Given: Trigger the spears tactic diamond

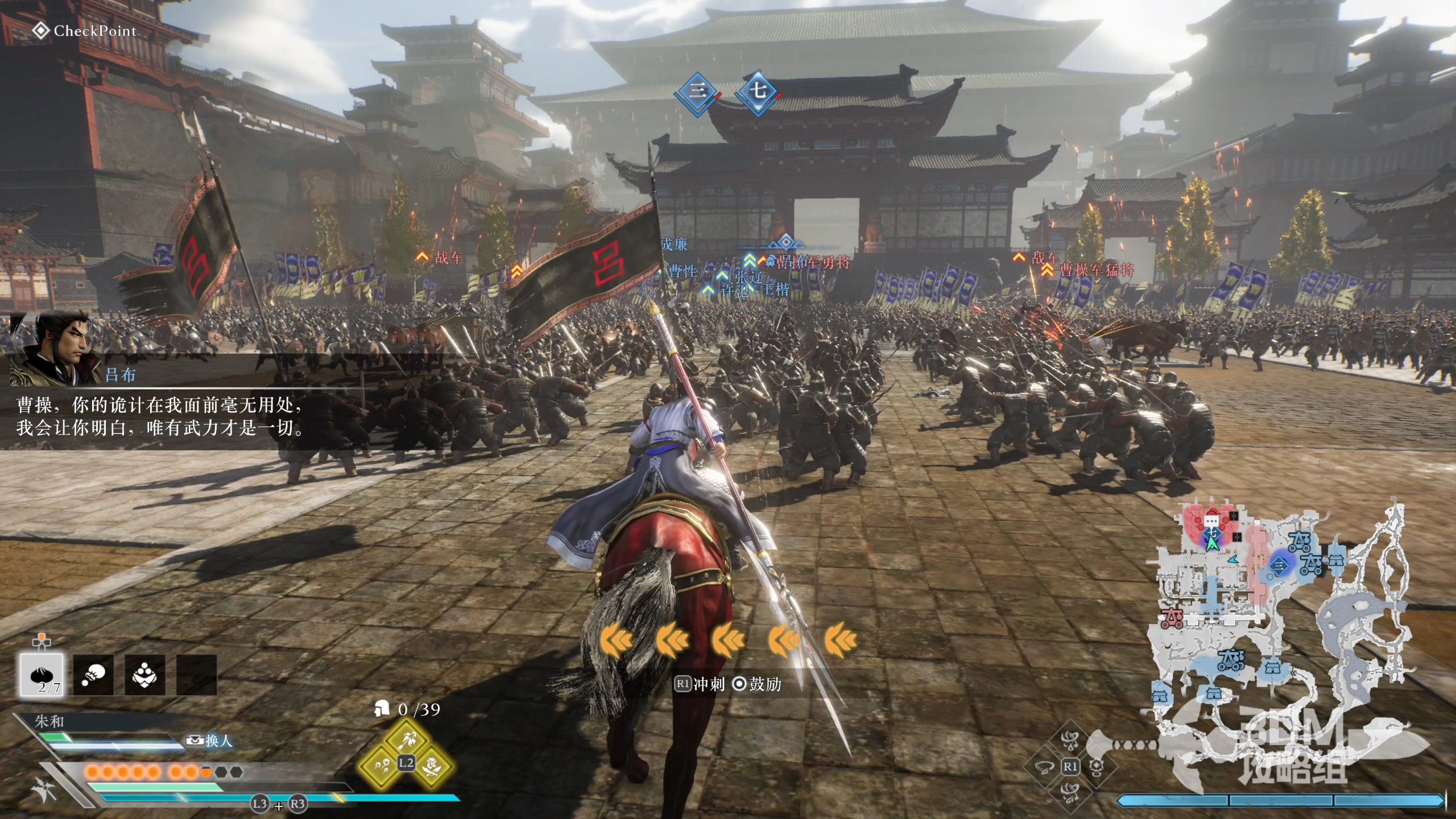Looking at the screenshot, I should (x=380, y=766).
